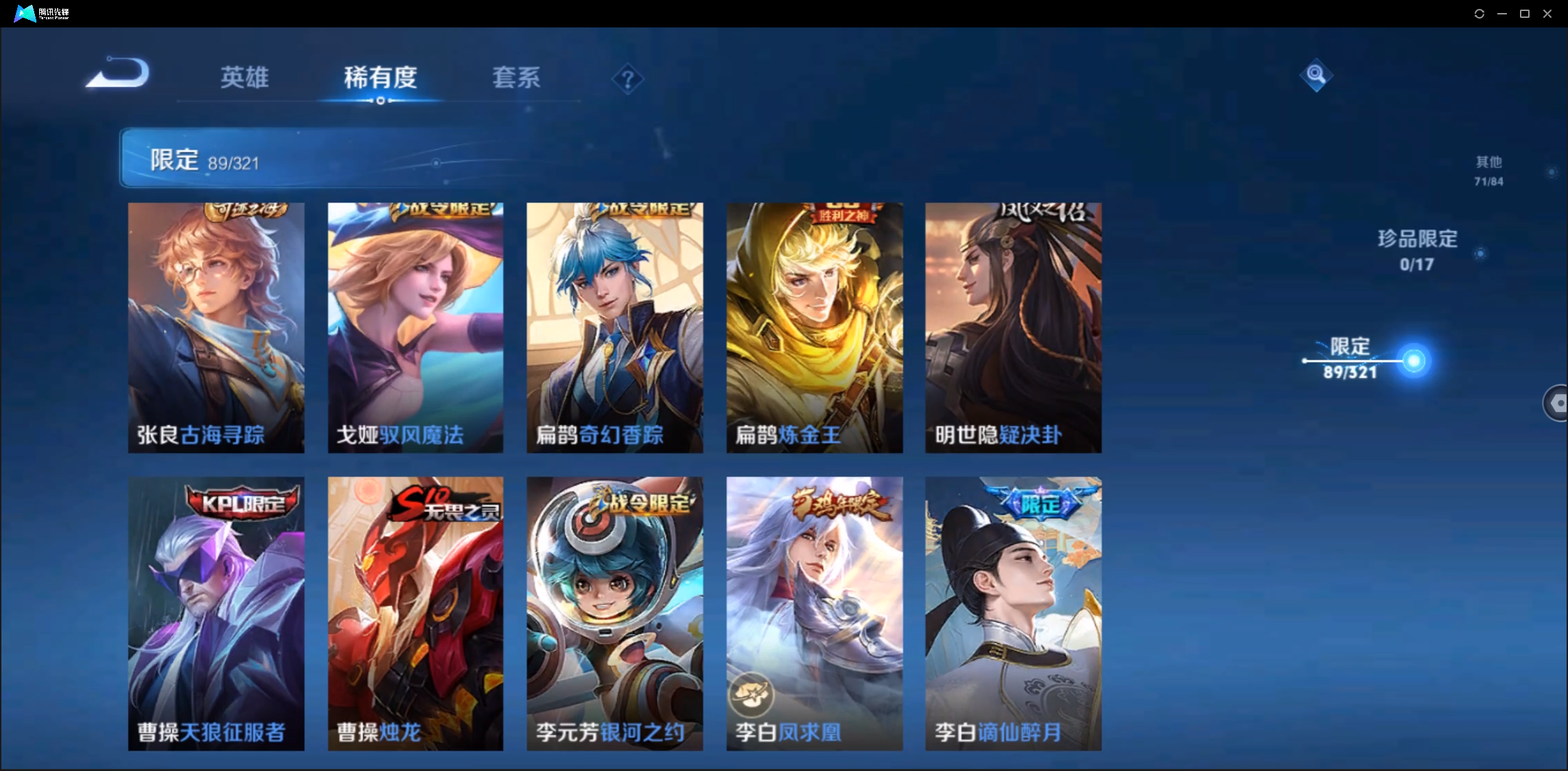Open the 扁鹊 炼金王 skin card

[815, 327]
